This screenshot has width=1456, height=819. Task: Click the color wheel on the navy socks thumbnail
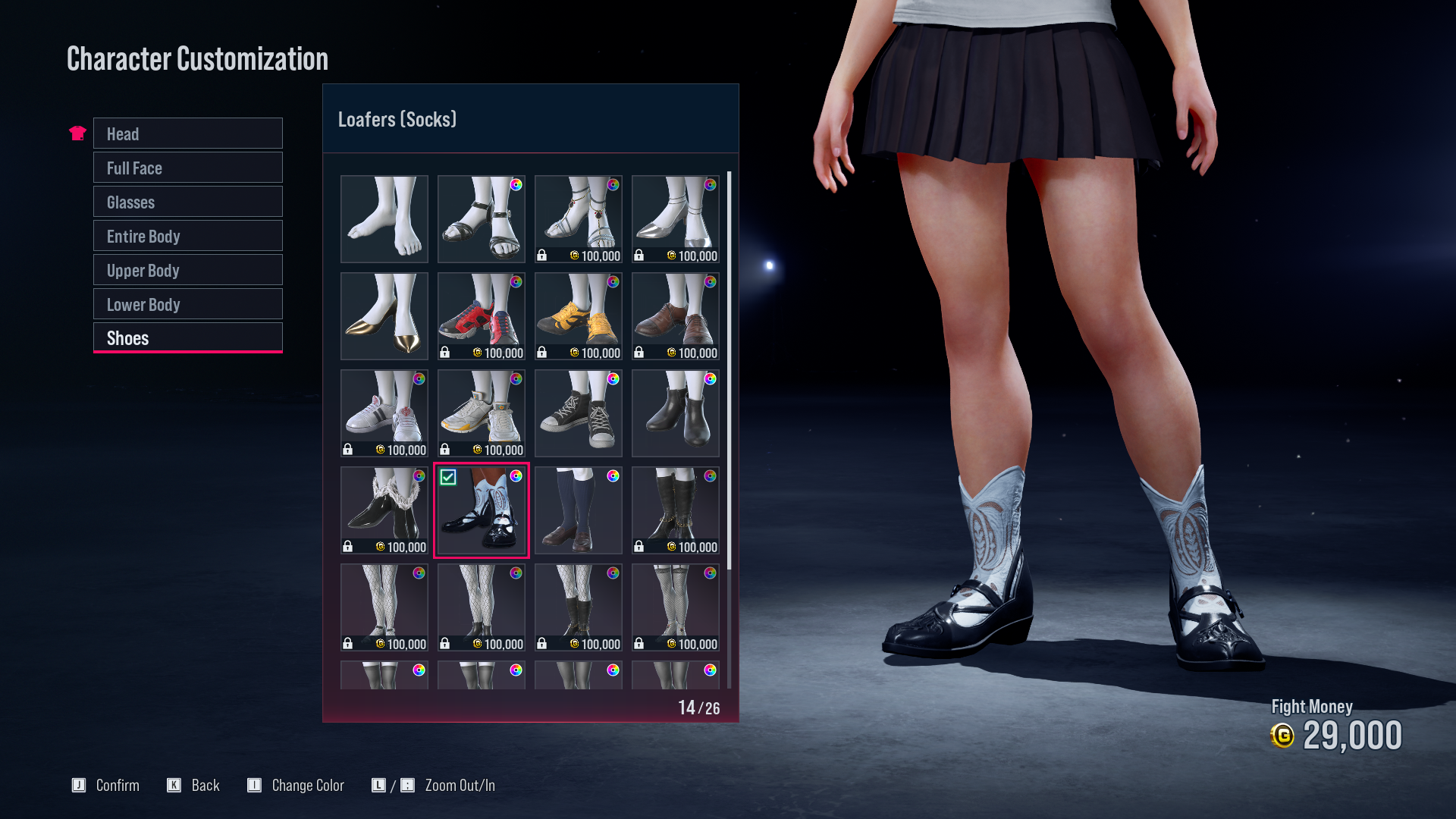tap(613, 476)
